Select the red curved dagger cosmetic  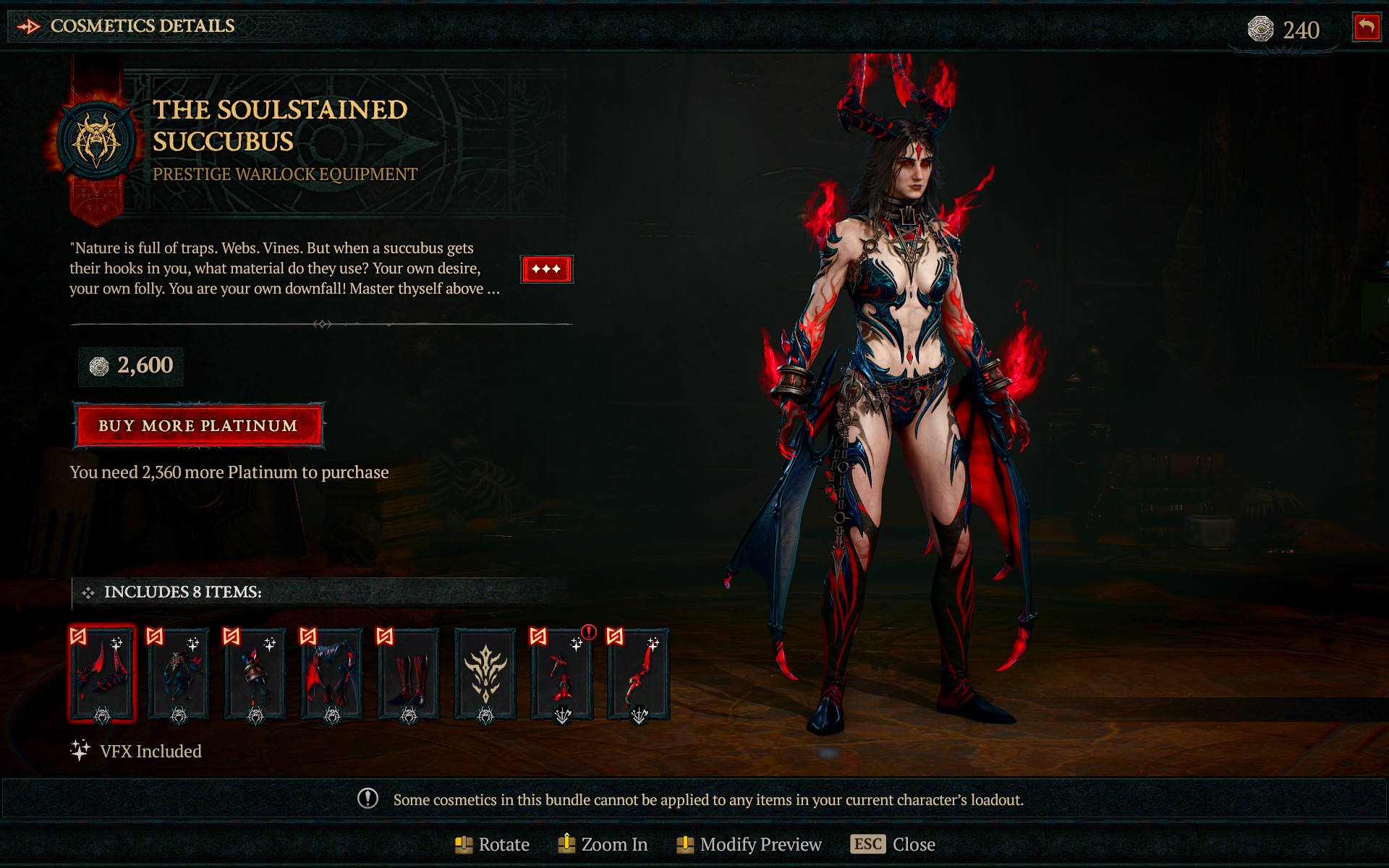pyautogui.click(x=639, y=674)
